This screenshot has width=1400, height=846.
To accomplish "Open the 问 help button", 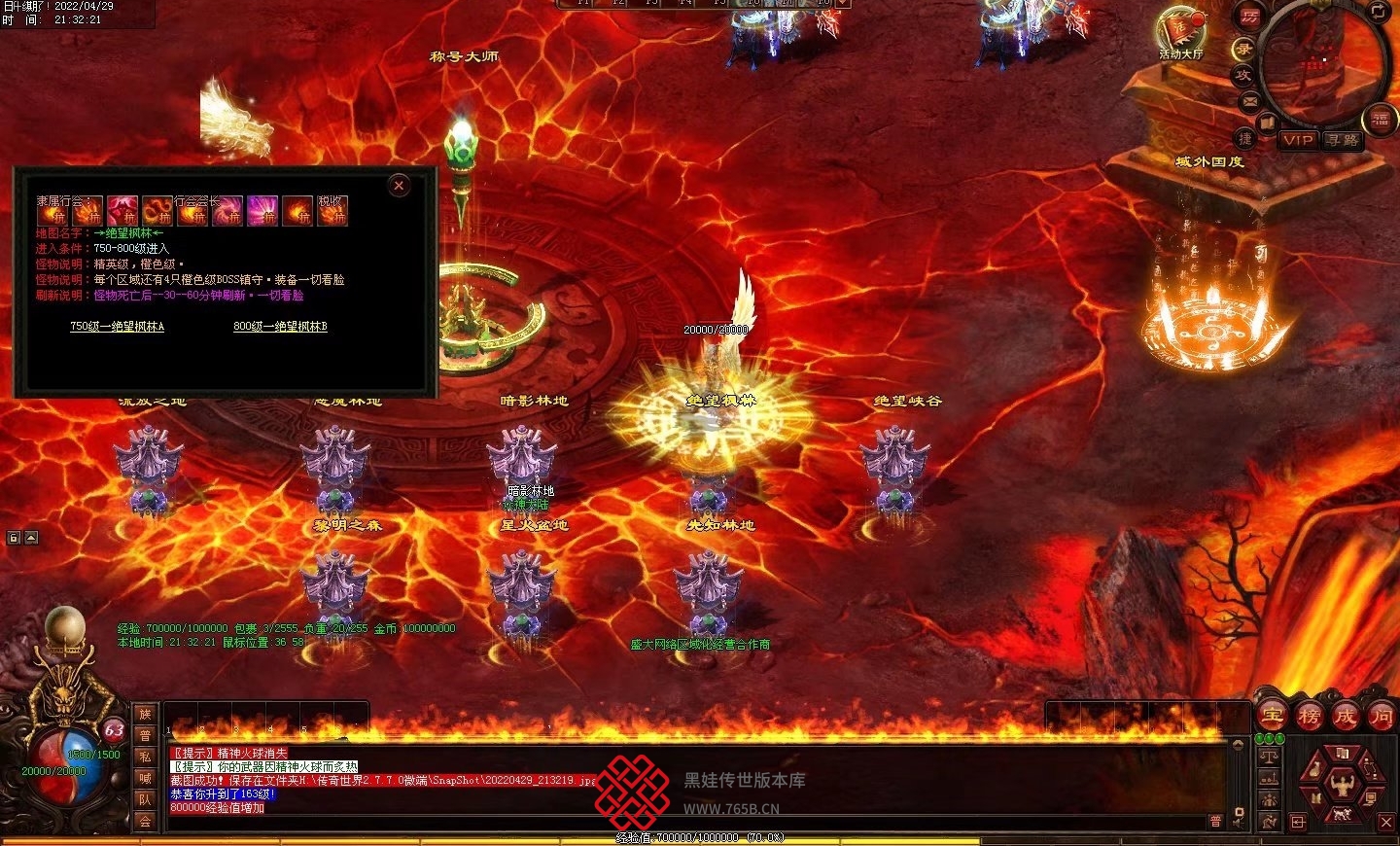I will click(x=1382, y=717).
